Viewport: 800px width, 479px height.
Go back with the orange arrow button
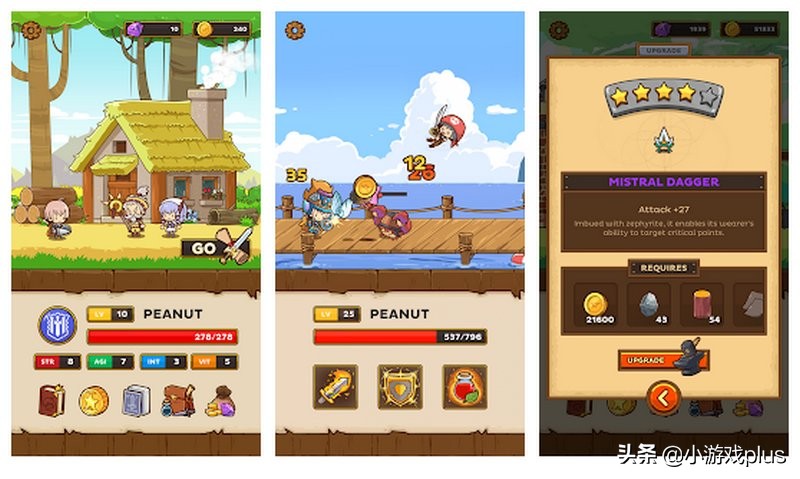coord(662,399)
